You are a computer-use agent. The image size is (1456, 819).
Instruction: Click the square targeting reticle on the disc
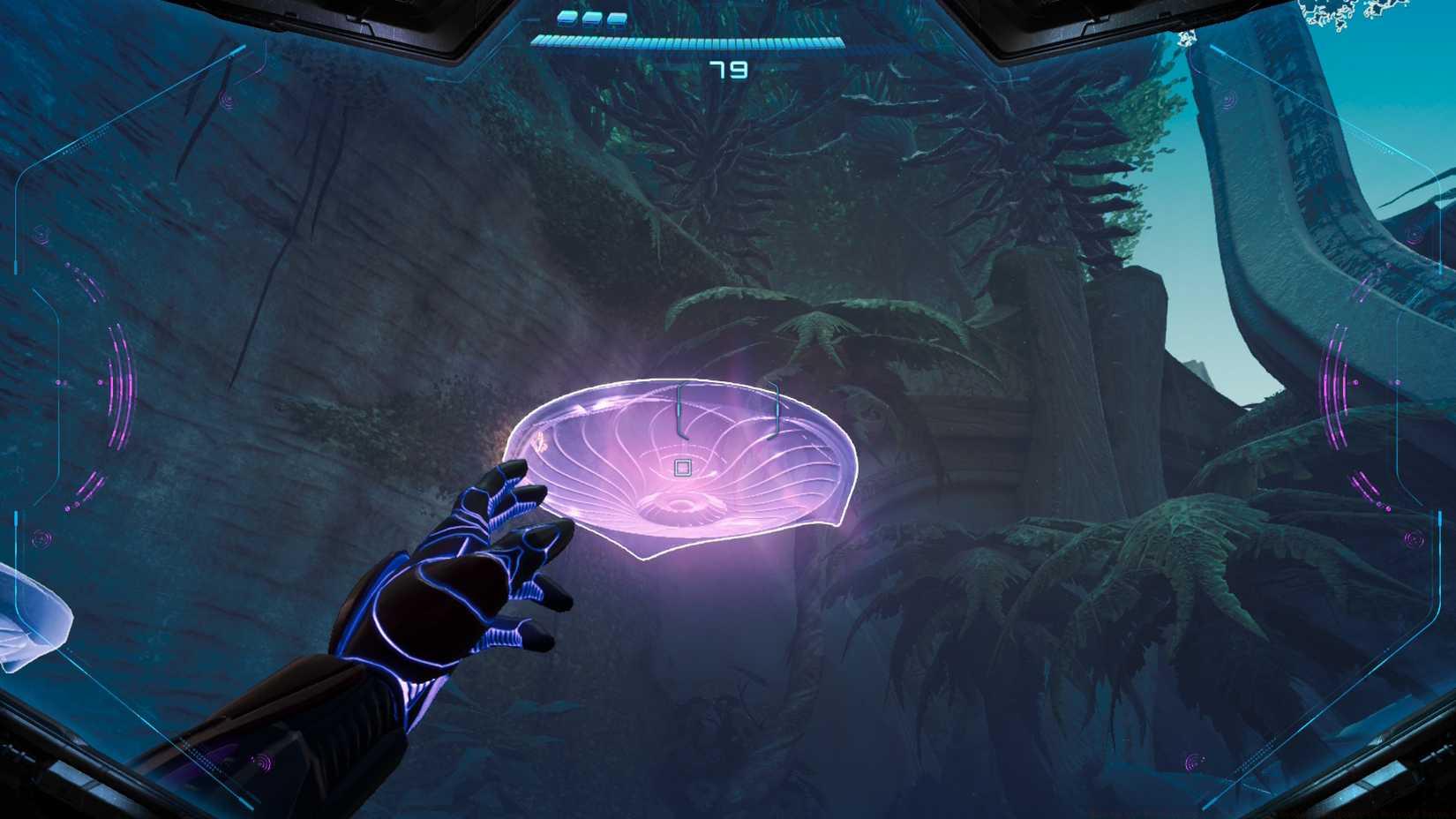681,468
